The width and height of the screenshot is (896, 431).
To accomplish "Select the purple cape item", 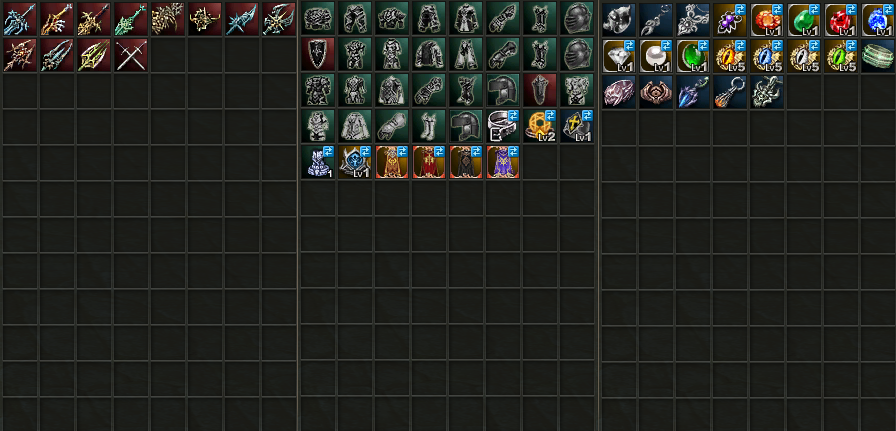I will click(503, 162).
